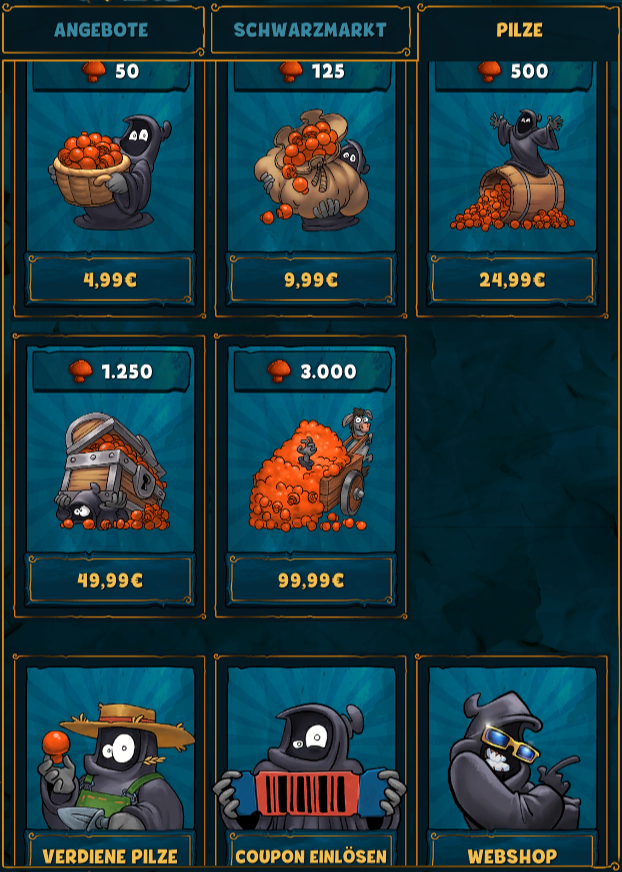Buy 3.000 mushrooms for 99,99€
Viewport: 622px width, 872px height.
click(x=311, y=580)
